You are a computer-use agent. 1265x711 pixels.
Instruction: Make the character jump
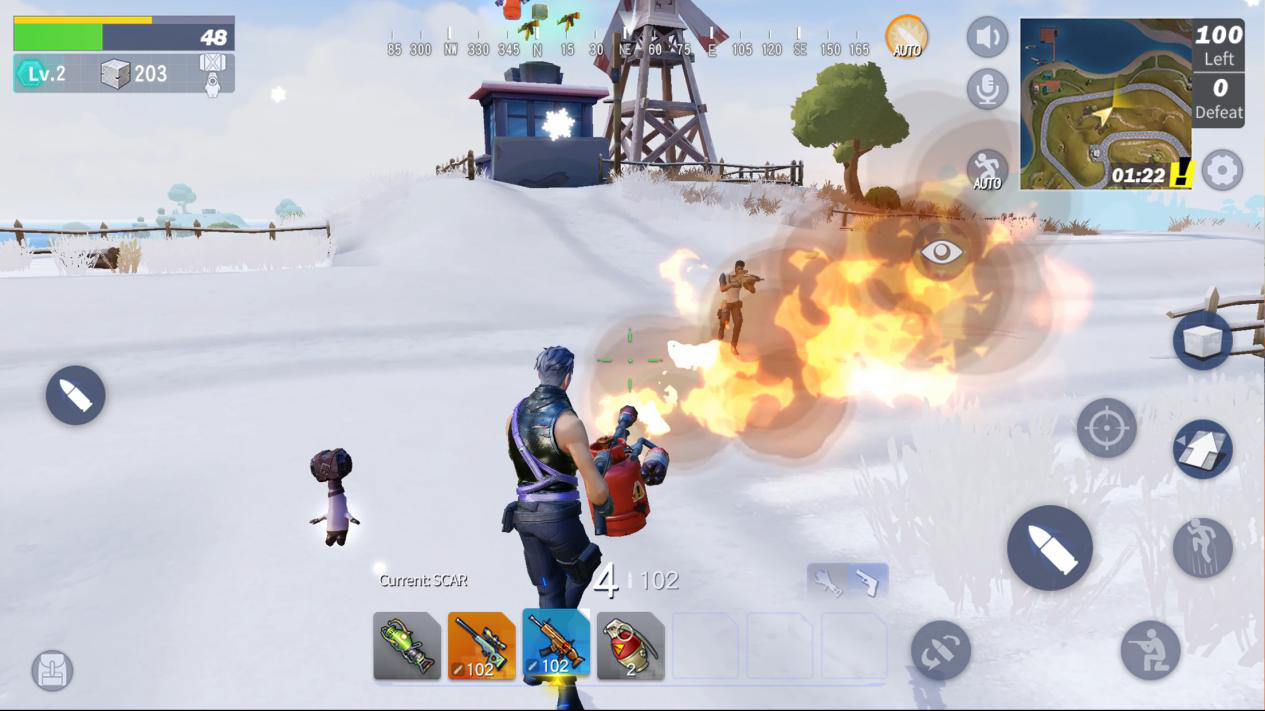1202,548
